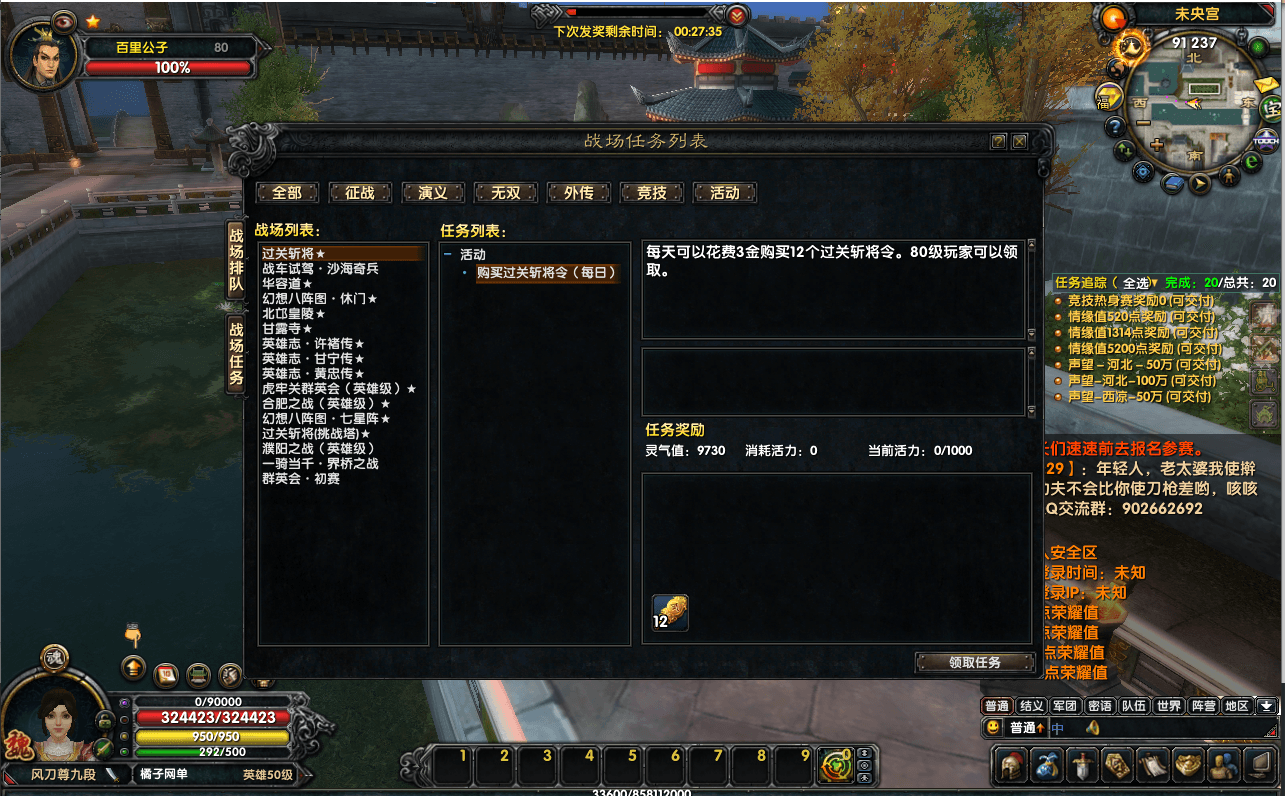The height and width of the screenshot is (796, 1285).
Task: Click the chat transparency slider triangle
Action: pyautogui.click(x=1272, y=731)
